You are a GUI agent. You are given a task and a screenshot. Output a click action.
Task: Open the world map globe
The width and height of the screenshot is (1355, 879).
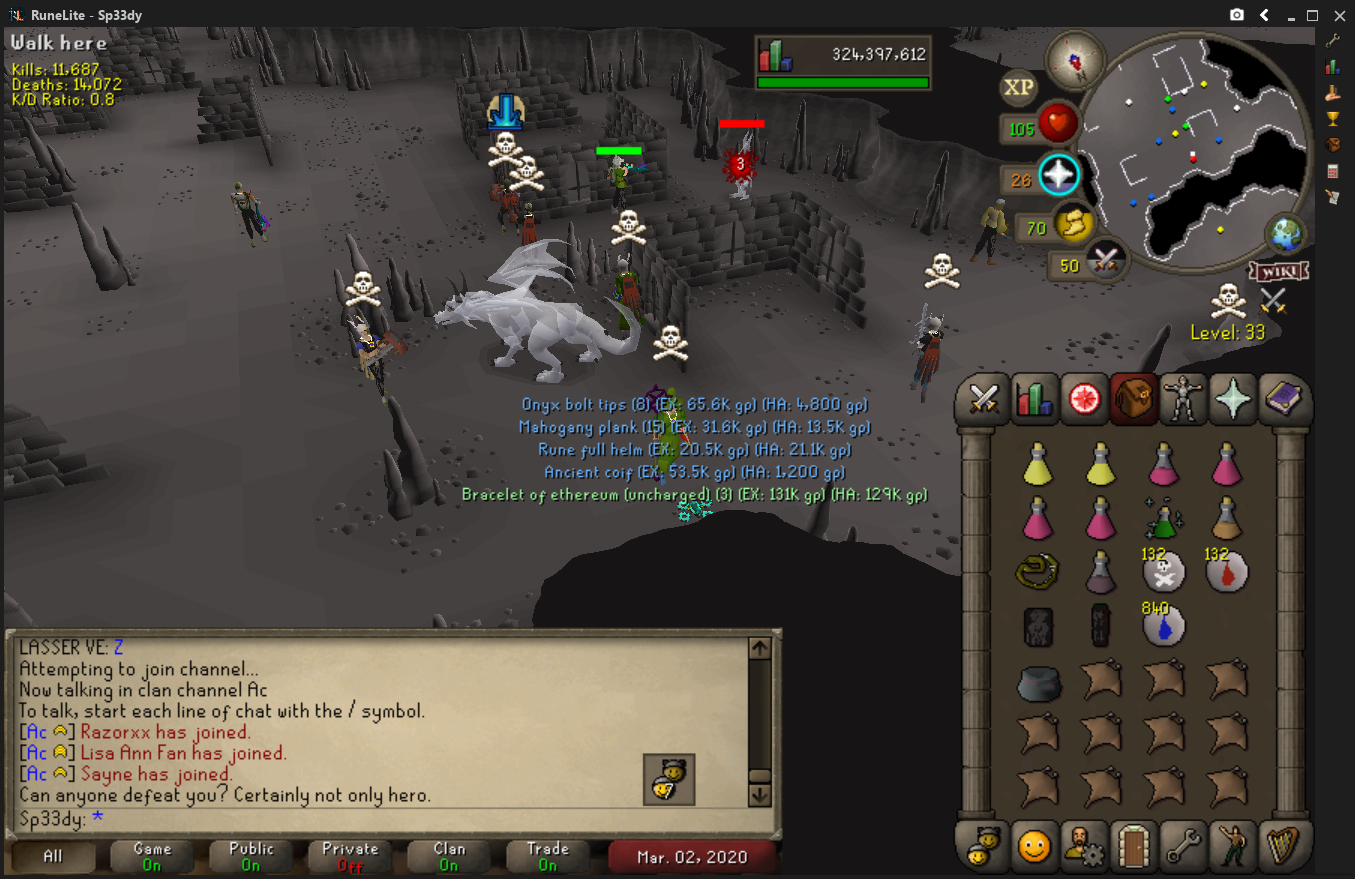tap(1285, 235)
